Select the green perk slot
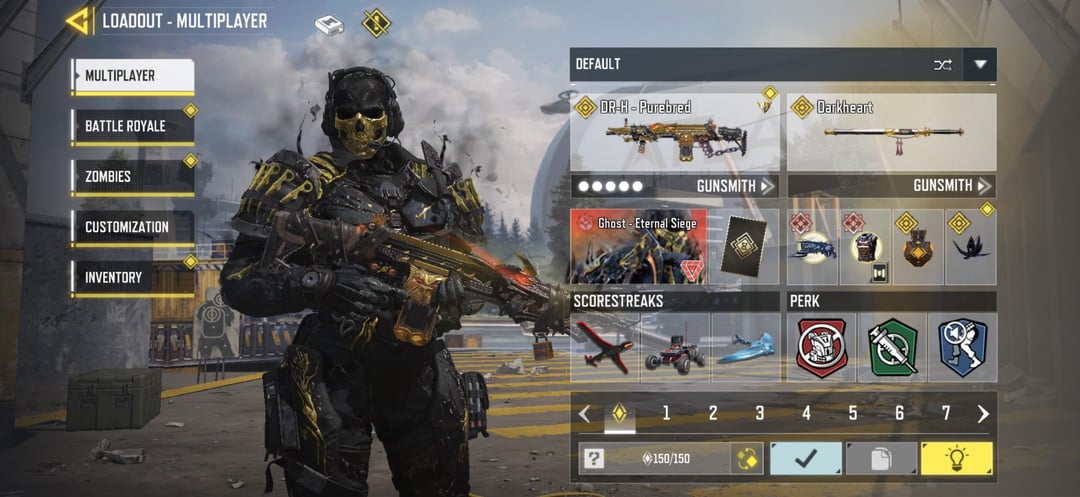 click(x=892, y=347)
